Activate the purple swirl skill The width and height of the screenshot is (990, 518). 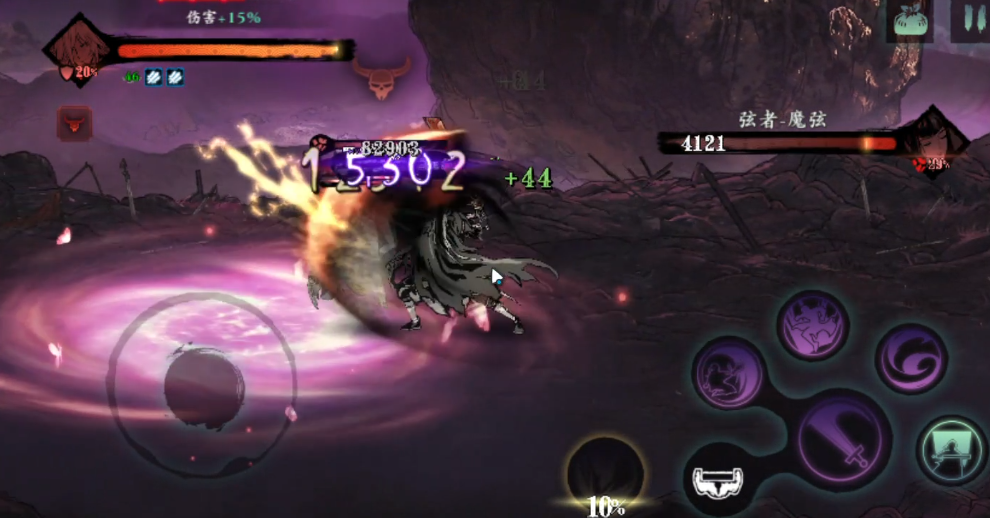tap(911, 359)
